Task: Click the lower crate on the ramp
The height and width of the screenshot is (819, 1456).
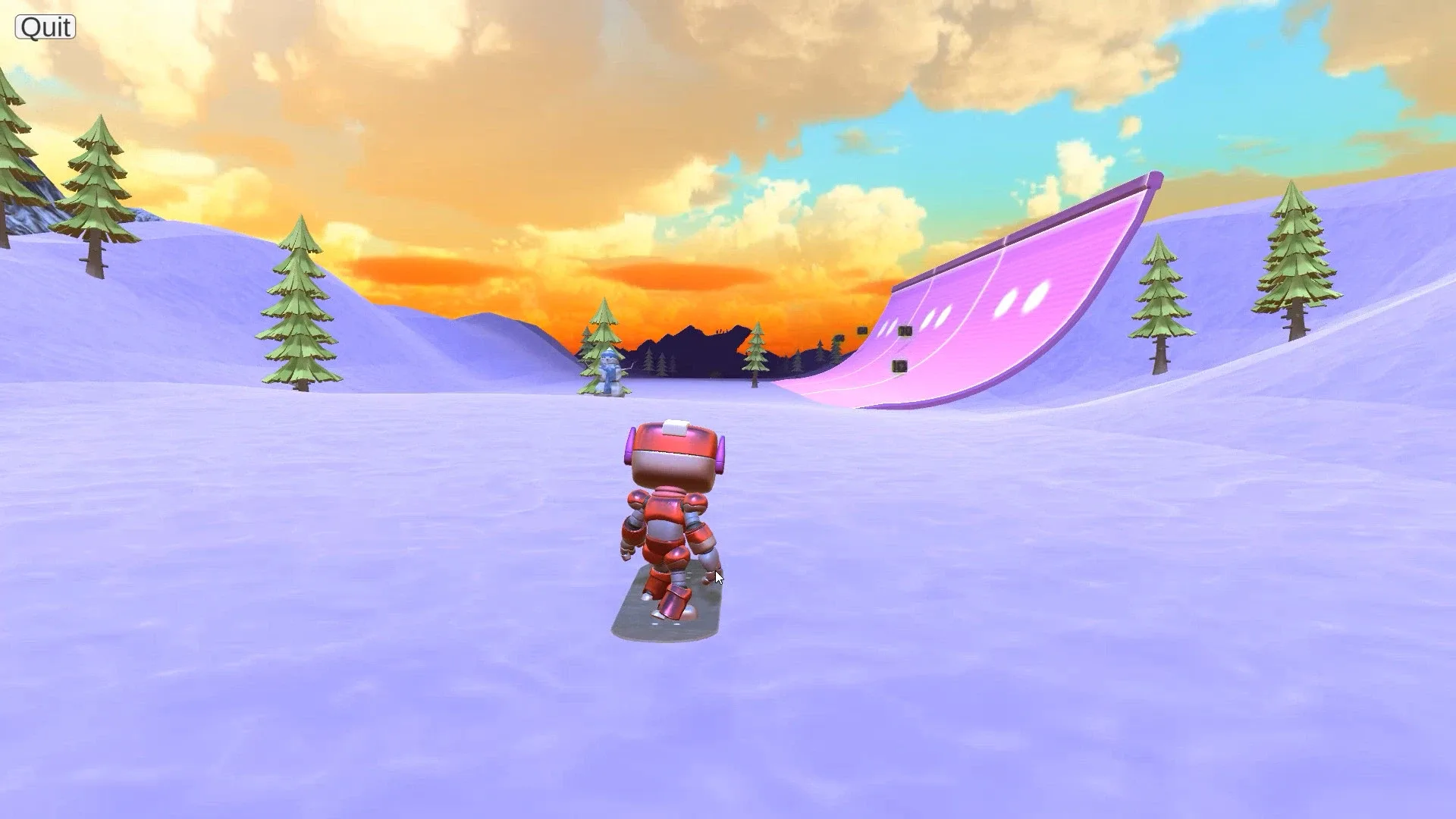Action: click(899, 366)
